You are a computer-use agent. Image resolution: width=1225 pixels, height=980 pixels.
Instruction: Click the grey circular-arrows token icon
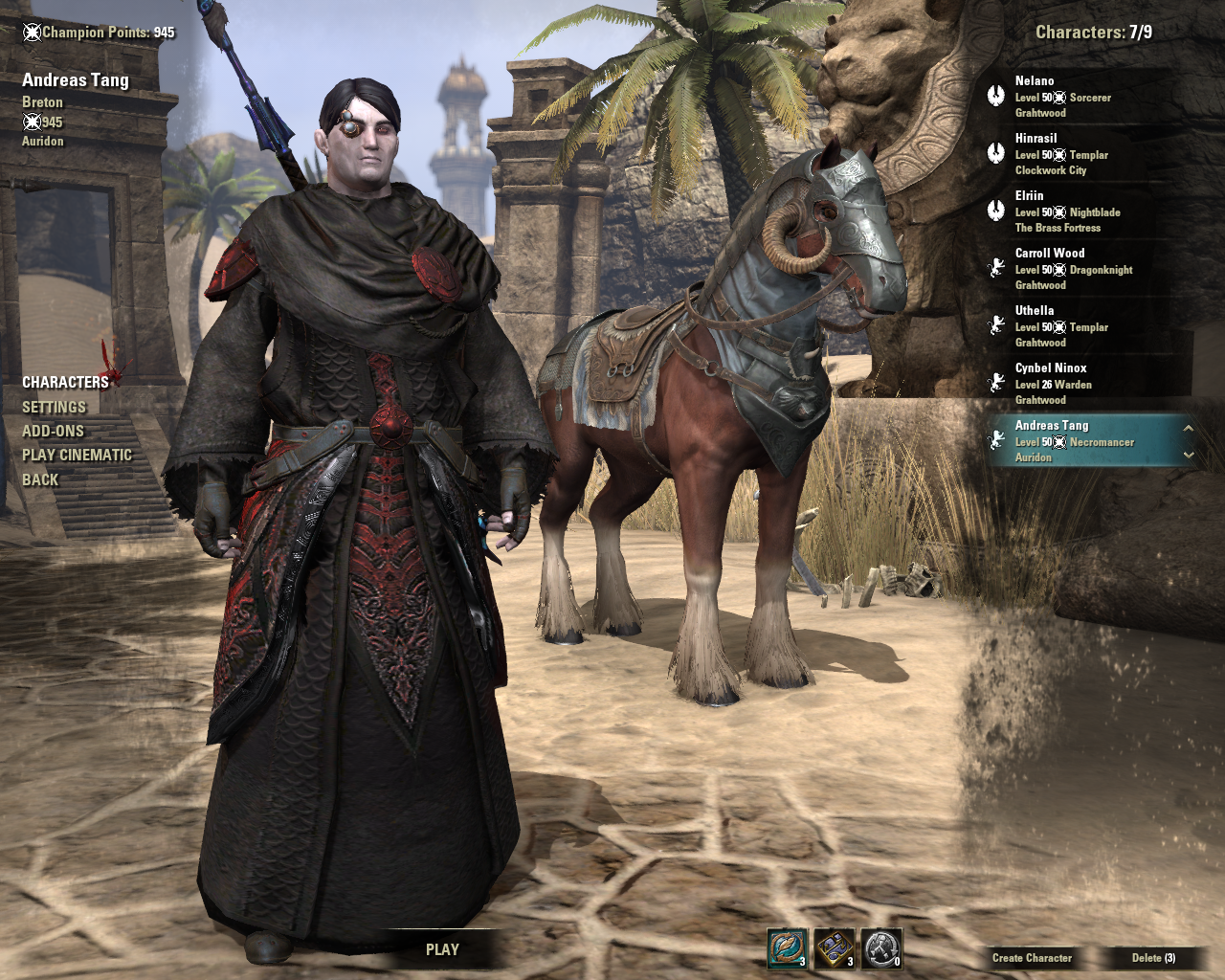coord(881,948)
